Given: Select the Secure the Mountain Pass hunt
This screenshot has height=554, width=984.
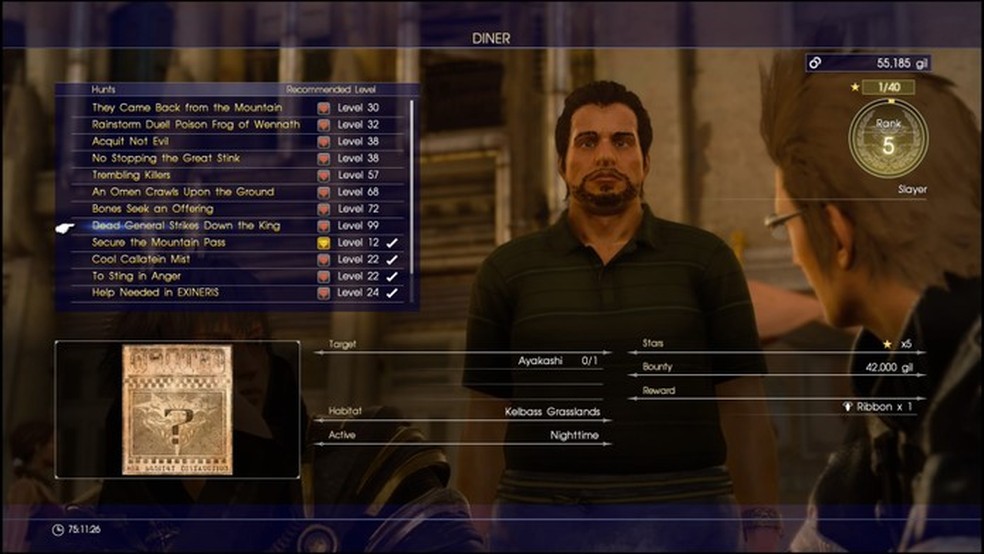Looking at the screenshot, I should tap(159, 243).
